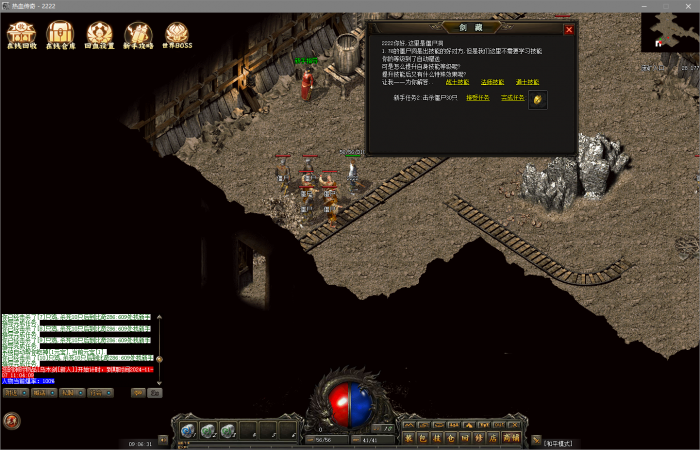Open 回血设置 HP recovery settings
700x450 pixels.
click(x=100, y=37)
